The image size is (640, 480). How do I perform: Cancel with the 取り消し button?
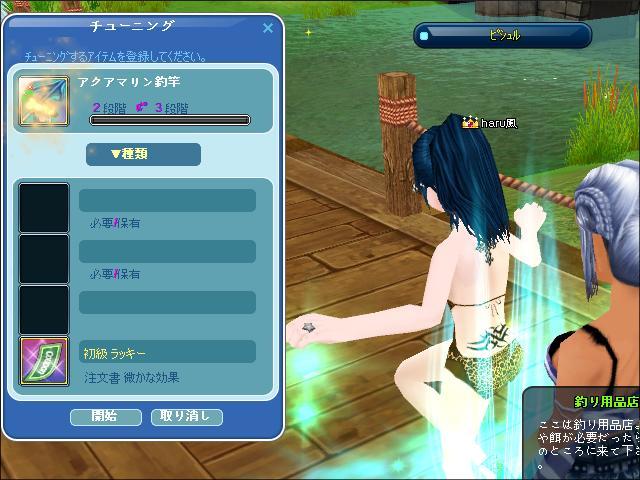[x=186, y=416]
